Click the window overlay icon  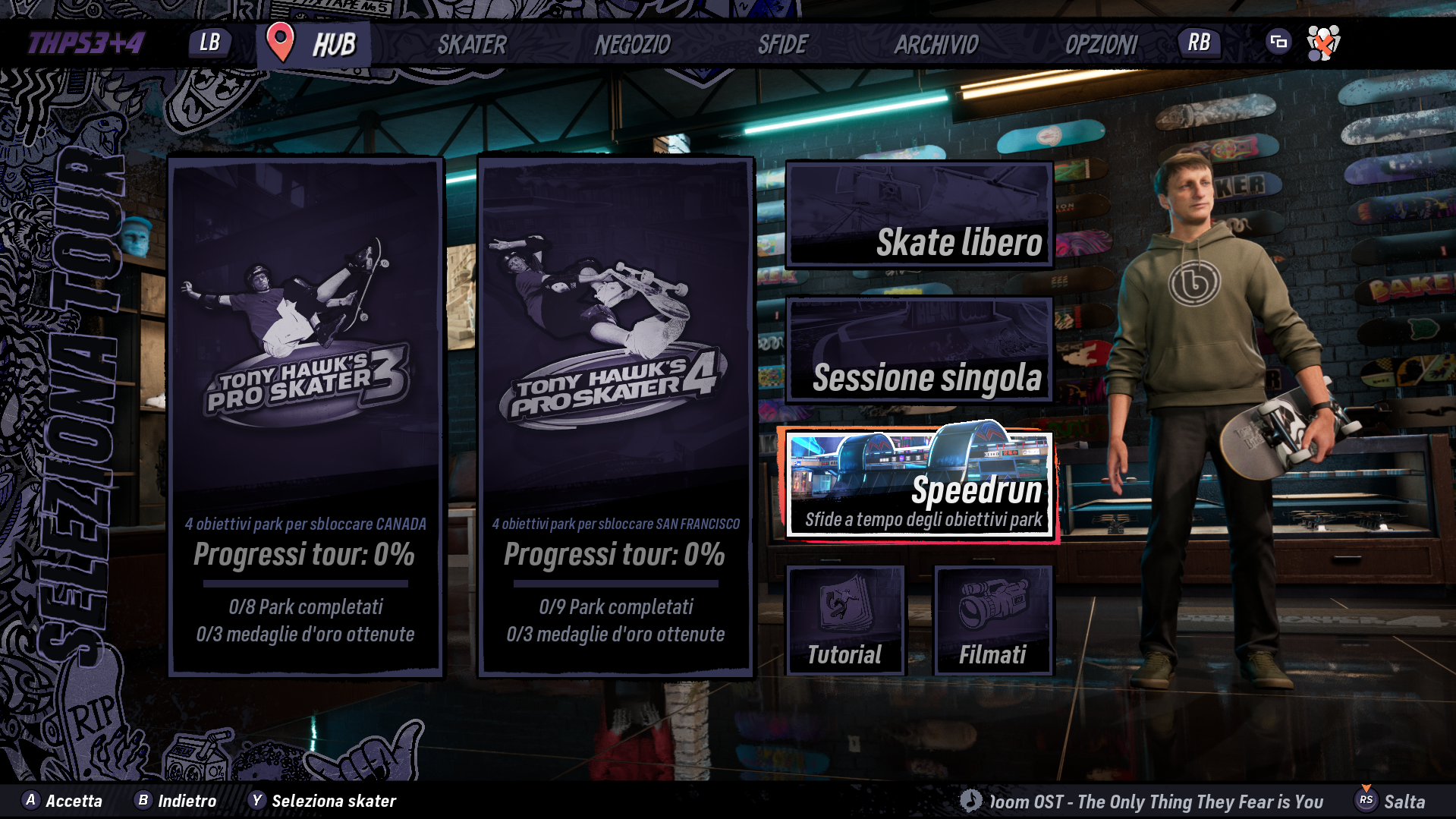[1278, 43]
